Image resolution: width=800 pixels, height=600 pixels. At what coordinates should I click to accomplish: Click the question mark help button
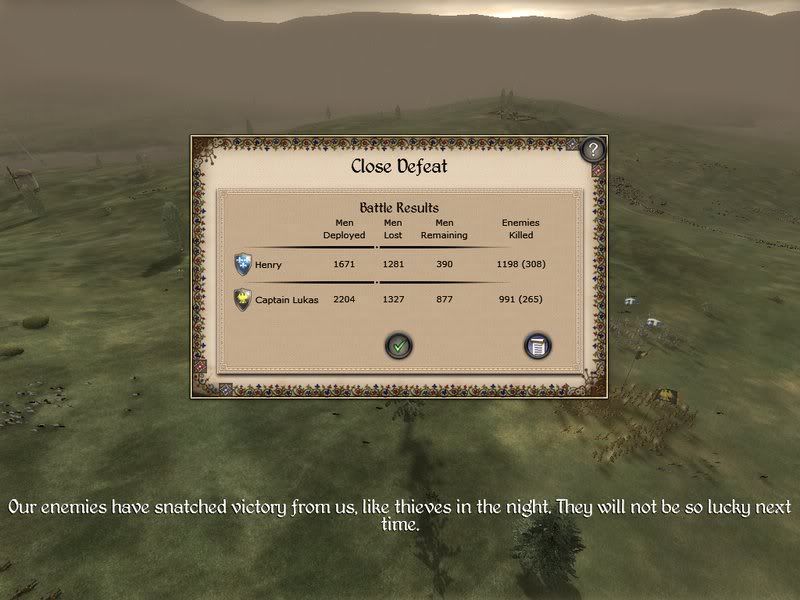tap(593, 150)
